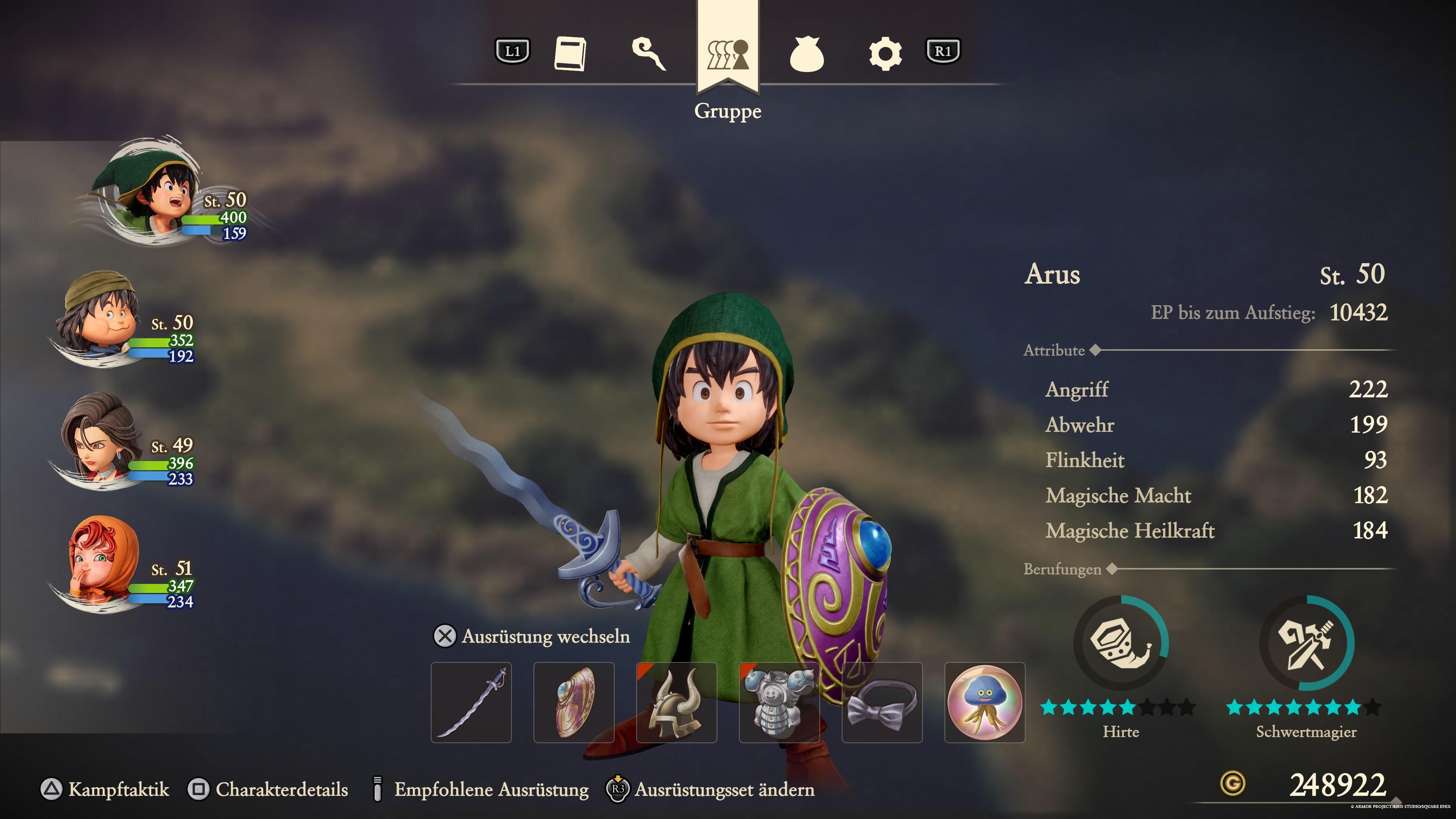Open the Schwertmagier vocation icon
The height and width of the screenshot is (819, 1456).
click(1306, 643)
